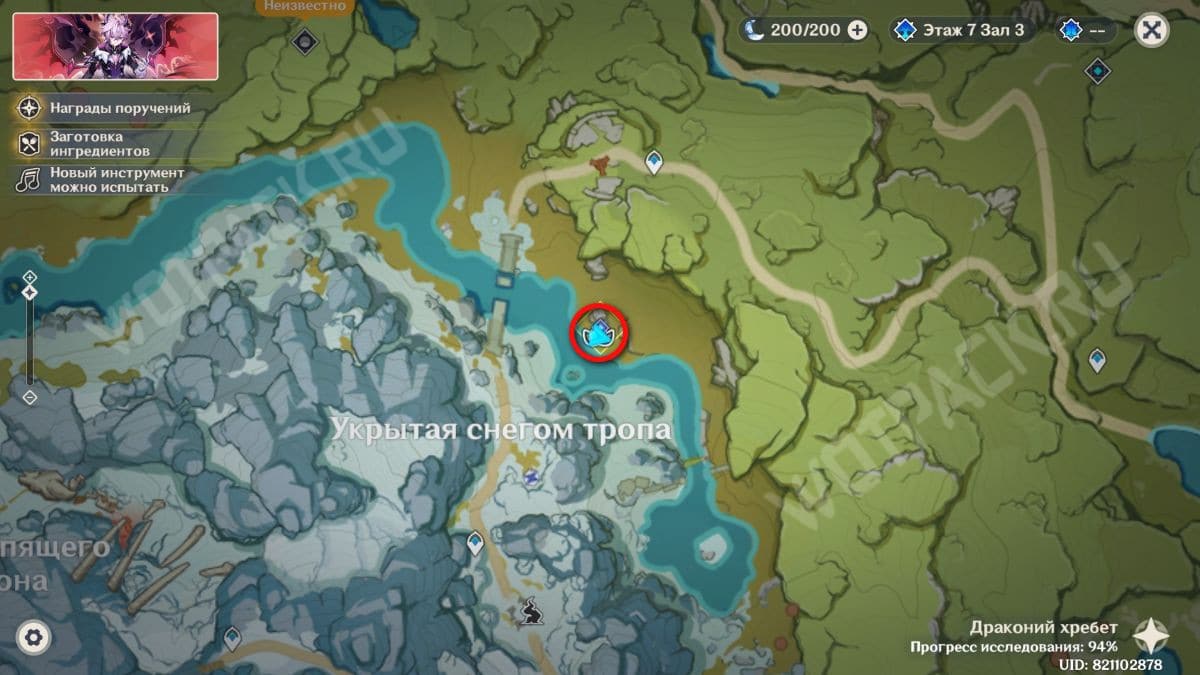Close the map with the X button
Screen dimensions: 1200x675
(1152, 30)
